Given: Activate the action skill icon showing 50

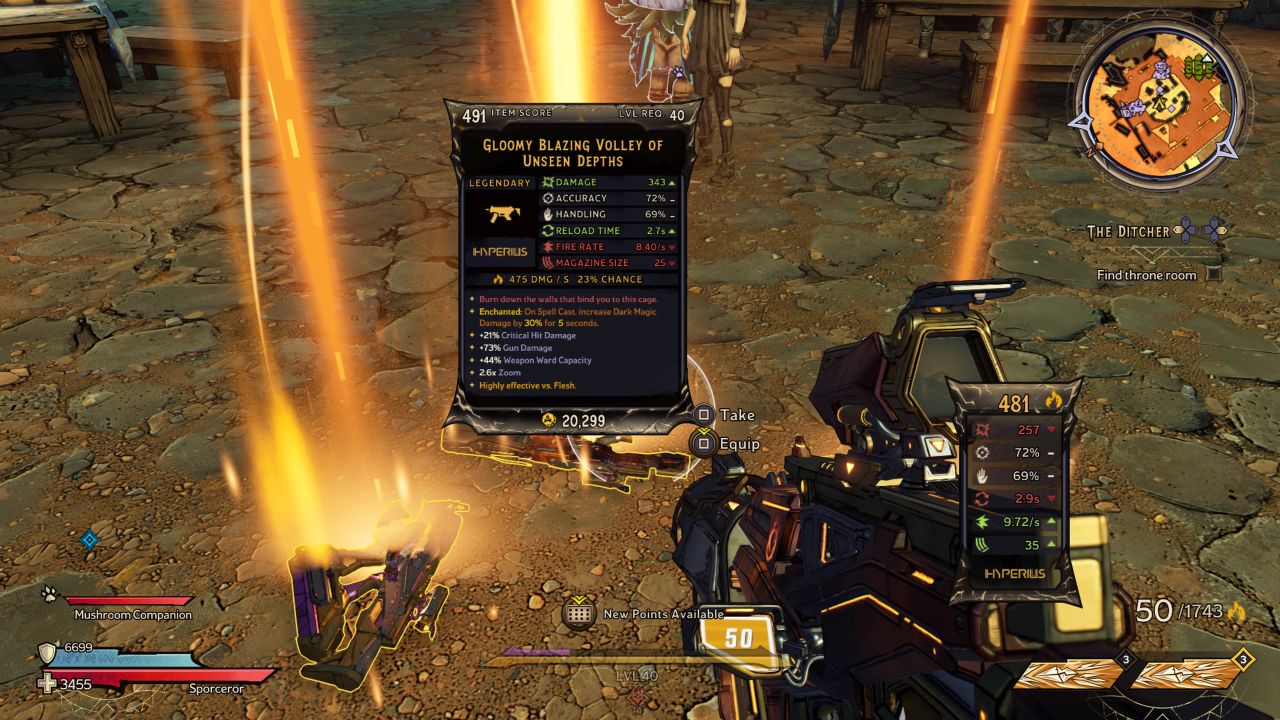Looking at the screenshot, I should [738, 639].
